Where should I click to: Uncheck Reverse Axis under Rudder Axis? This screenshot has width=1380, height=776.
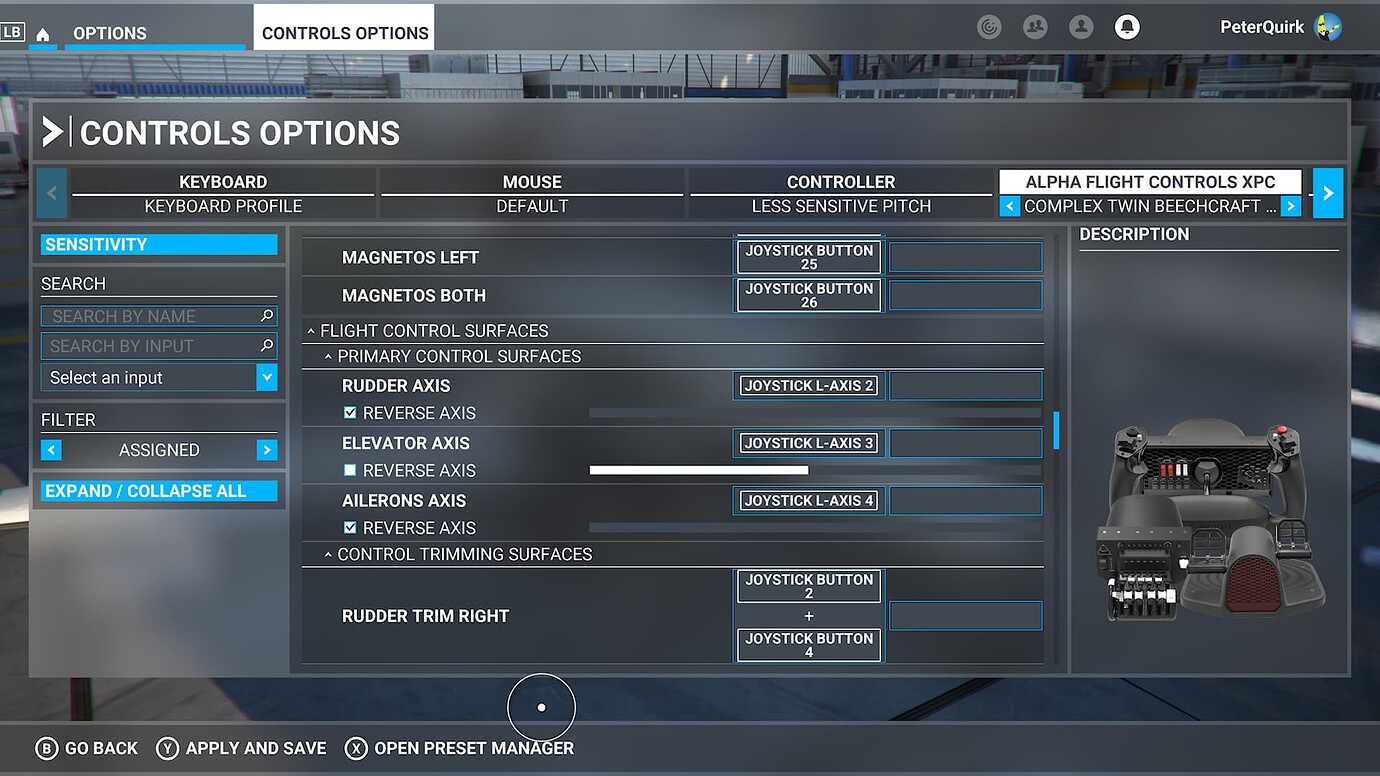click(x=350, y=412)
